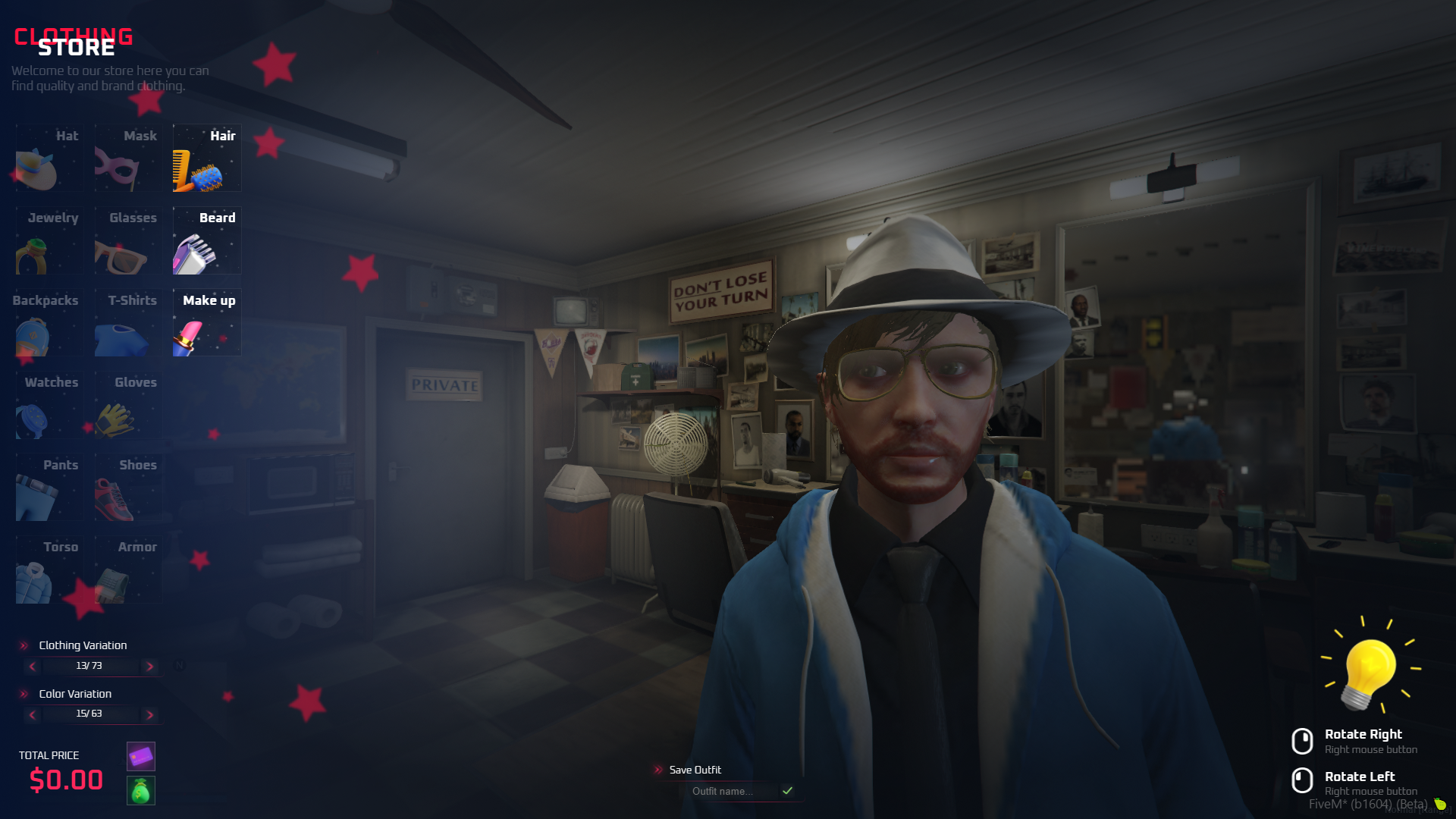The width and height of the screenshot is (1456, 819).
Task: Pay with the purple credit card
Action: pyautogui.click(x=141, y=756)
